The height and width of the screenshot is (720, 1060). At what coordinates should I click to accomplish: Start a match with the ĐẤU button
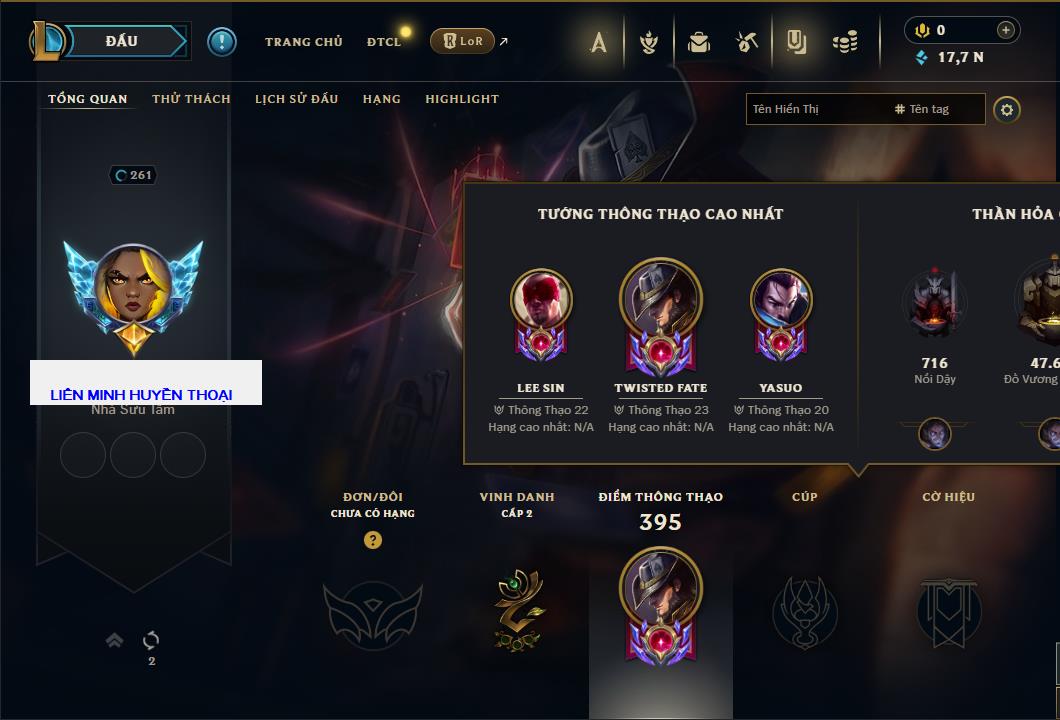(122, 41)
